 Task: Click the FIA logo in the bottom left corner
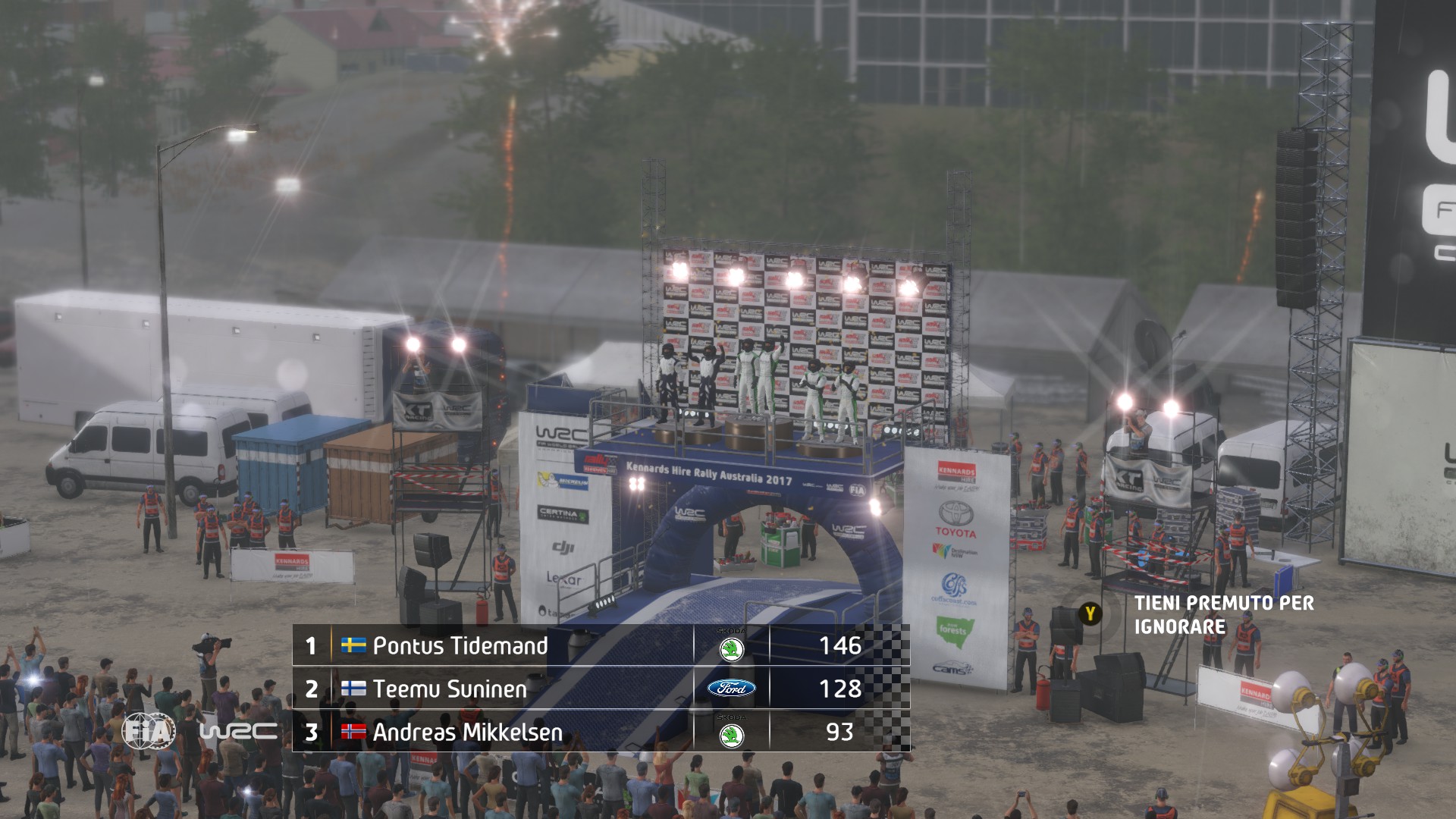click(x=149, y=730)
